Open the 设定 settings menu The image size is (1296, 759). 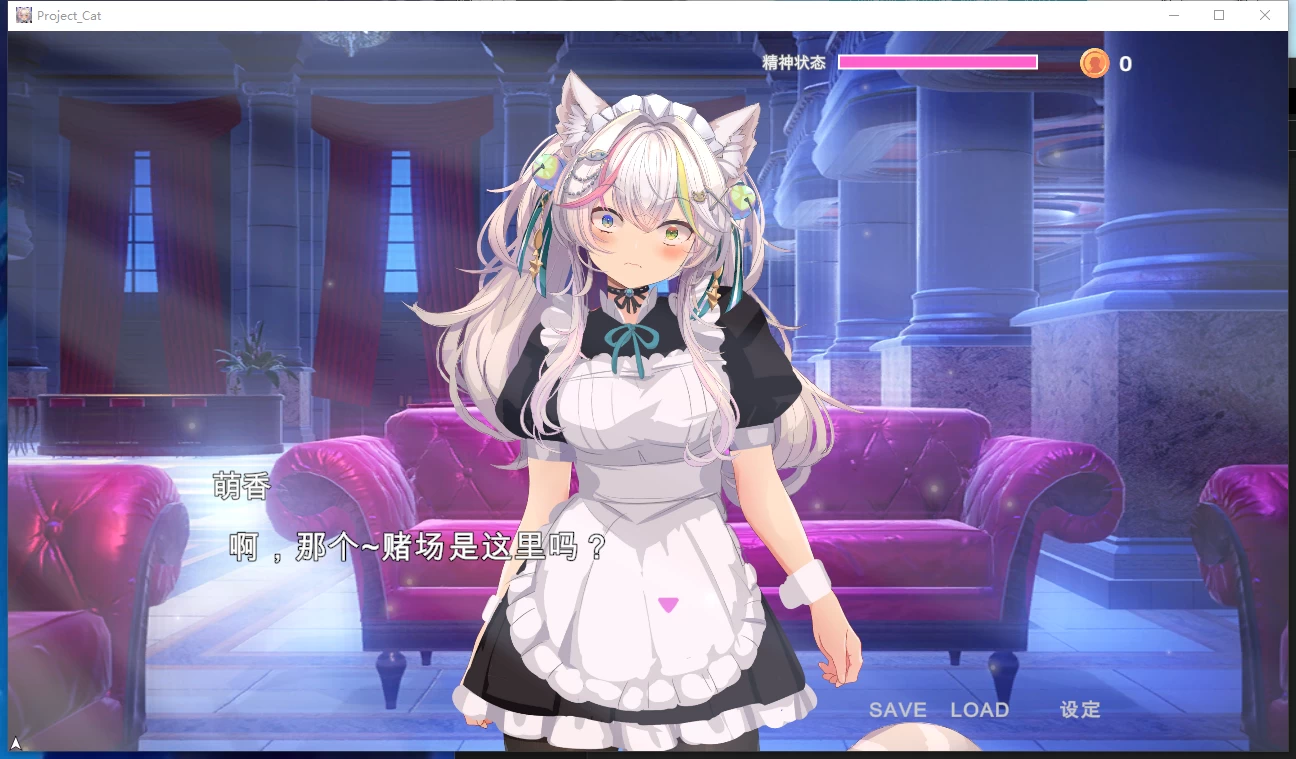tap(1080, 710)
